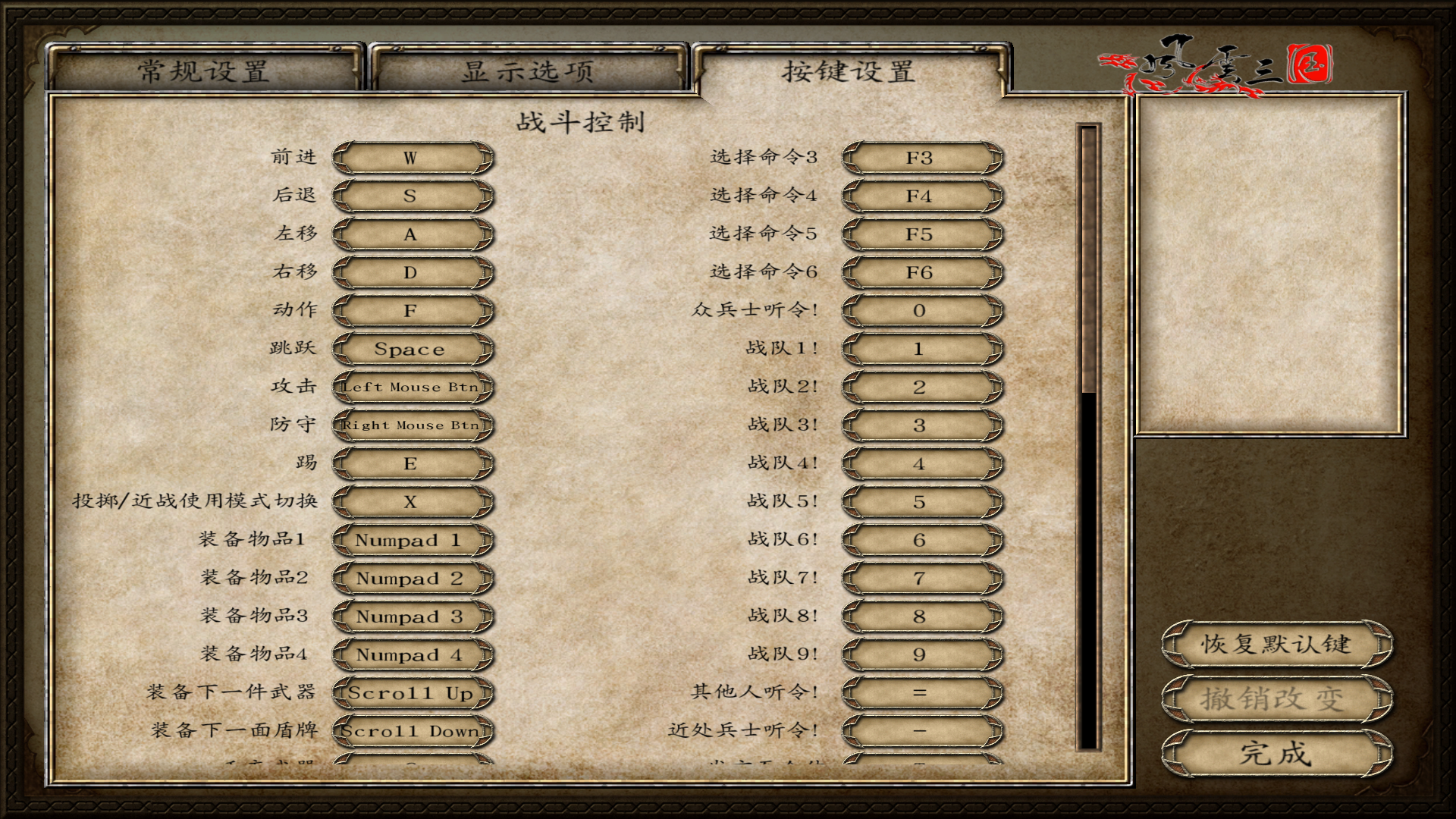Change 选择命令3 binding from F3
This screenshot has height=819, width=1456.
pos(920,157)
